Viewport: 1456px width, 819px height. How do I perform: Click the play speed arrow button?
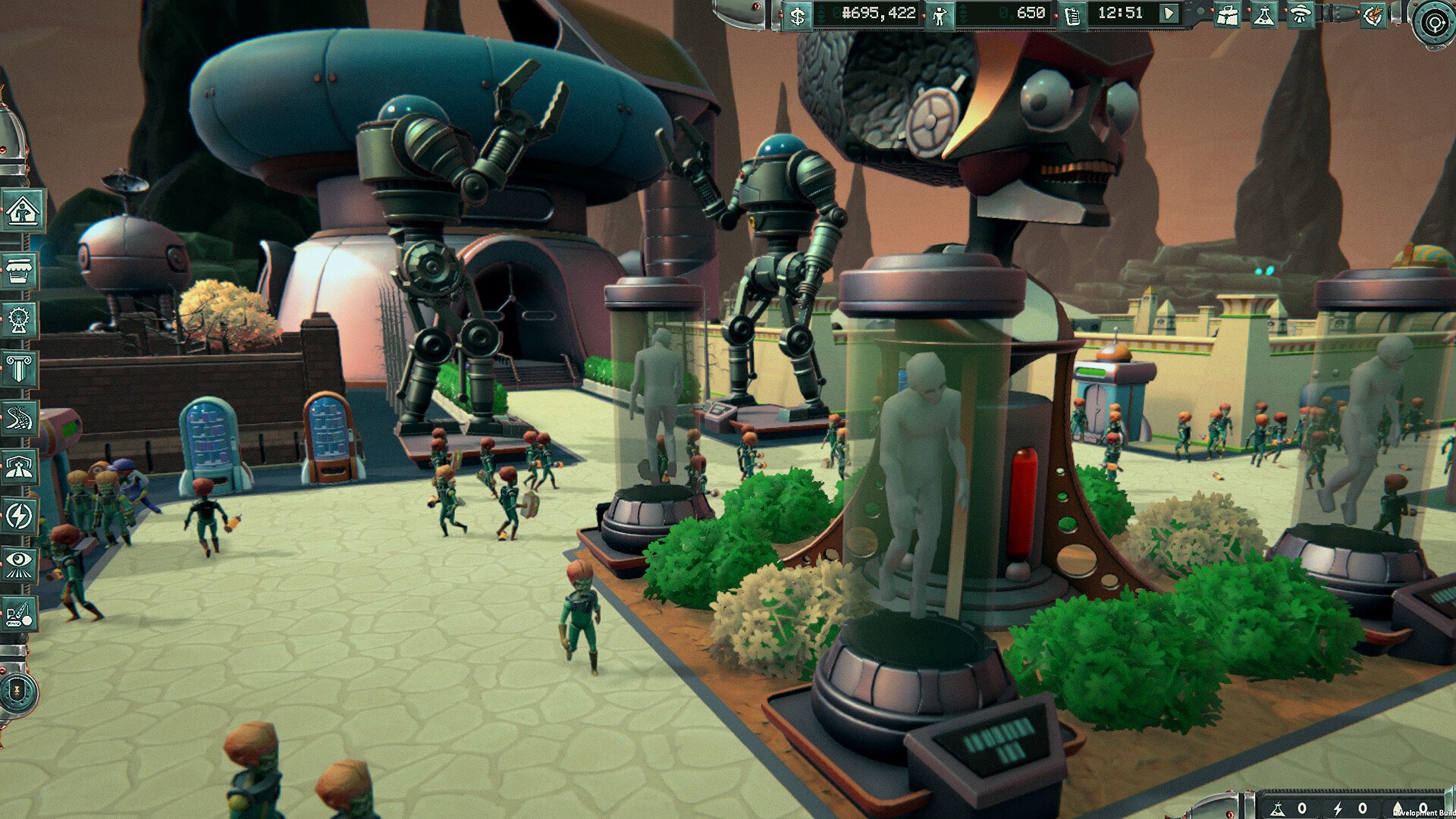[1169, 14]
